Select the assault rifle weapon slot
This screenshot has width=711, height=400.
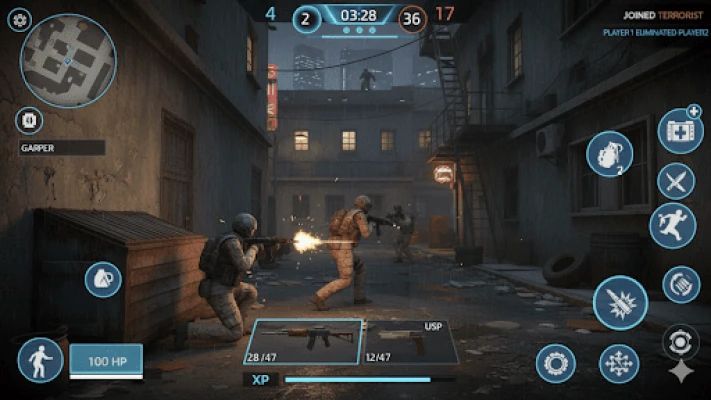click(304, 342)
